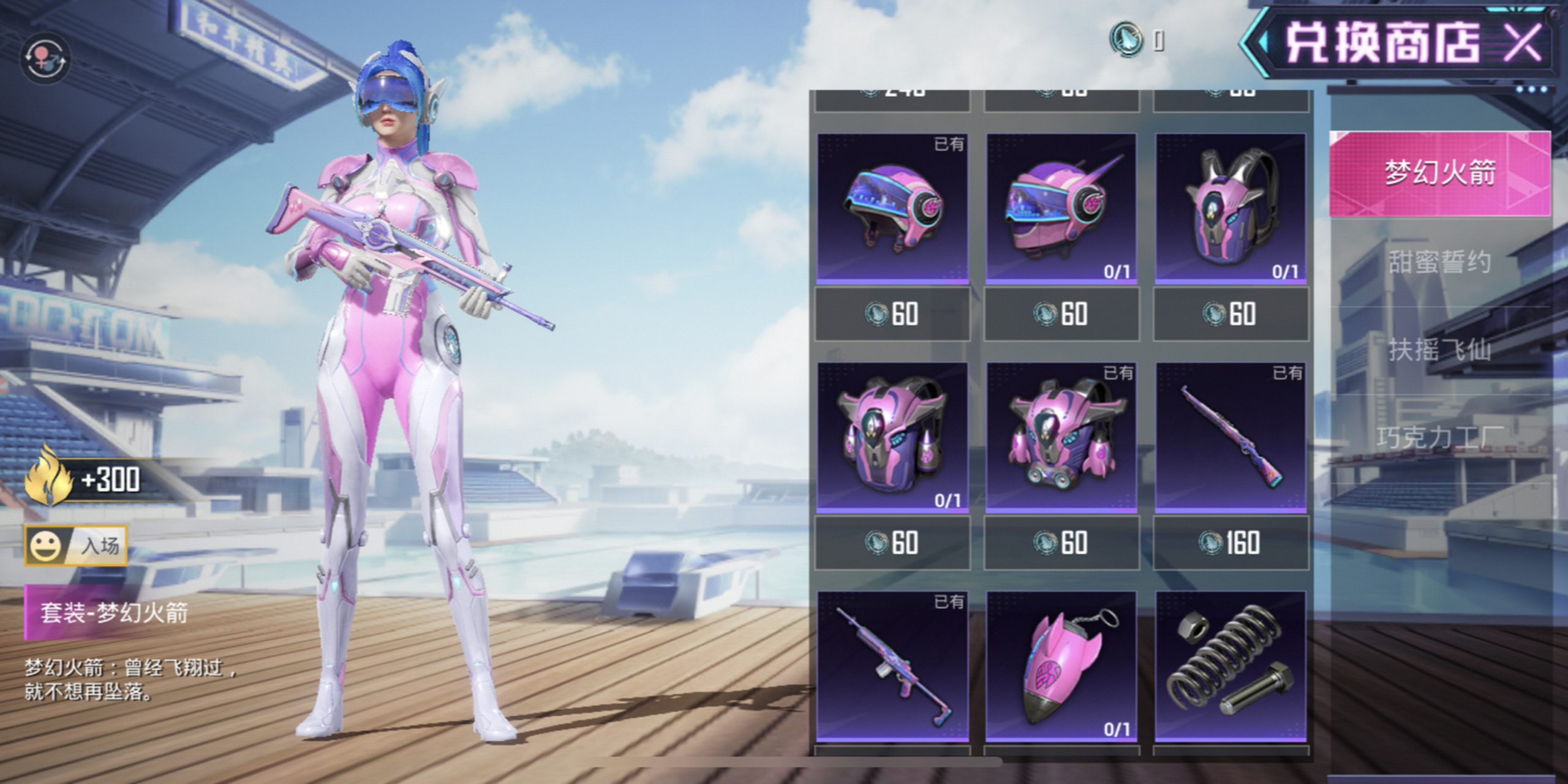Select the 套装-梦幻火箭 outfit label
The height and width of the screenshot is (784, 1568).
point(114,612)
